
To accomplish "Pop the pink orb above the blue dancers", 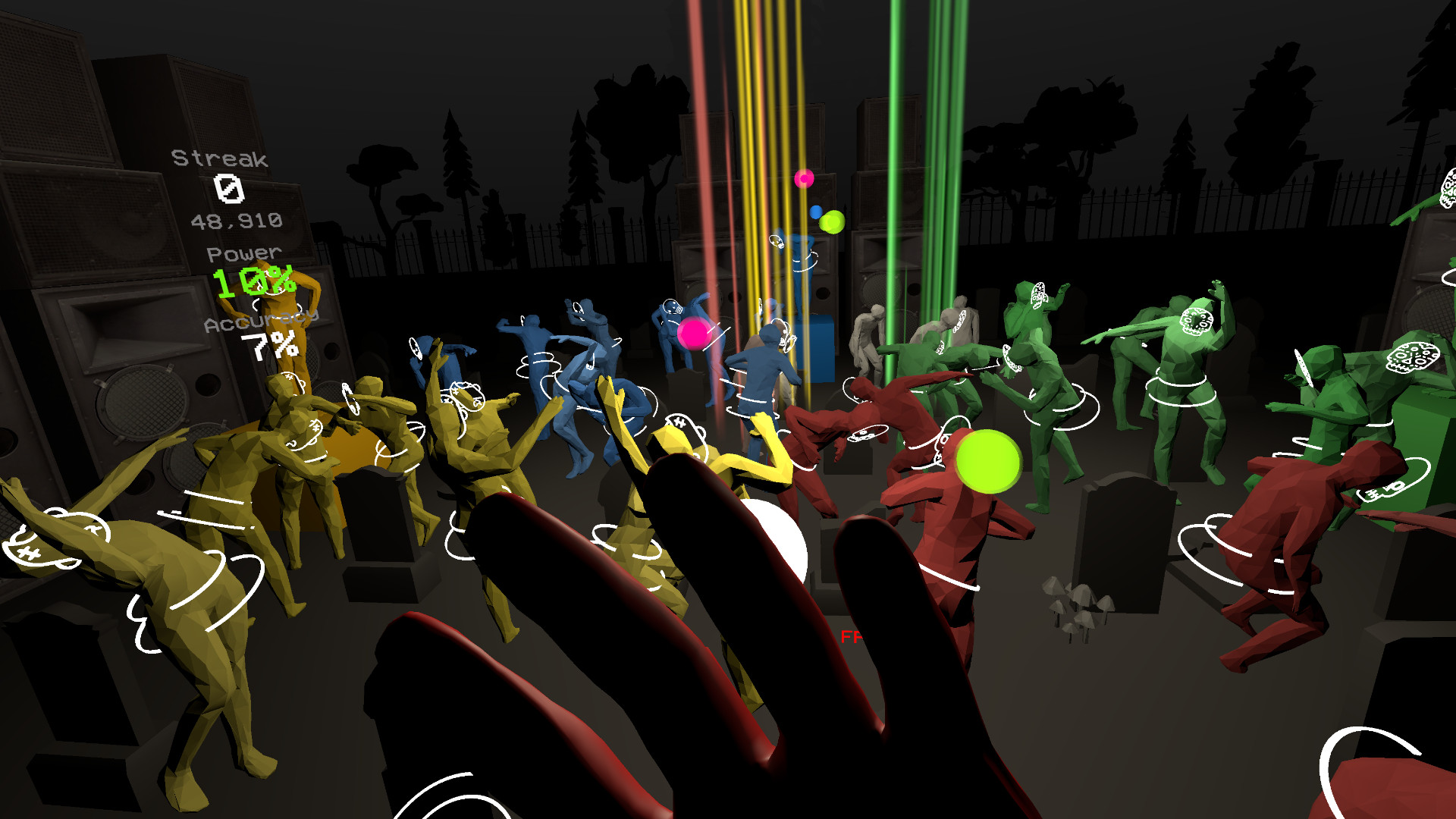I will [x=694, y=331].
